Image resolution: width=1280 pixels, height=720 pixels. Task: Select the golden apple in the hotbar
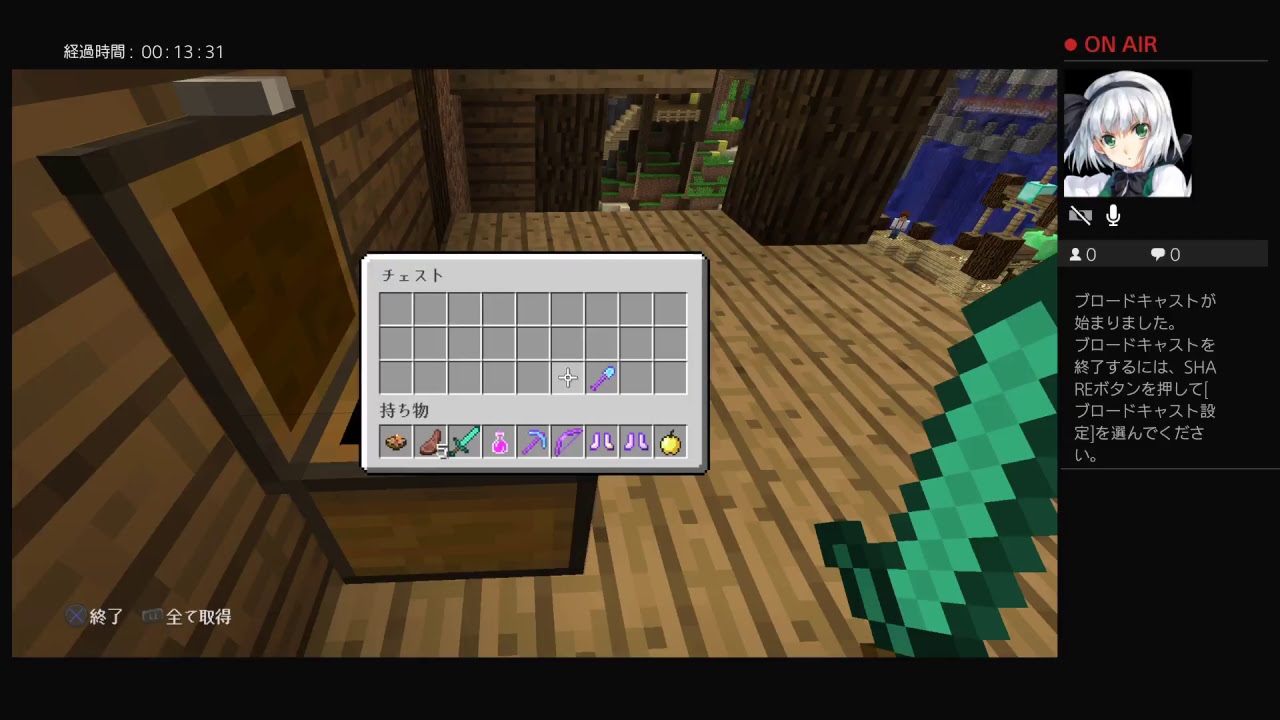point(670,442)
